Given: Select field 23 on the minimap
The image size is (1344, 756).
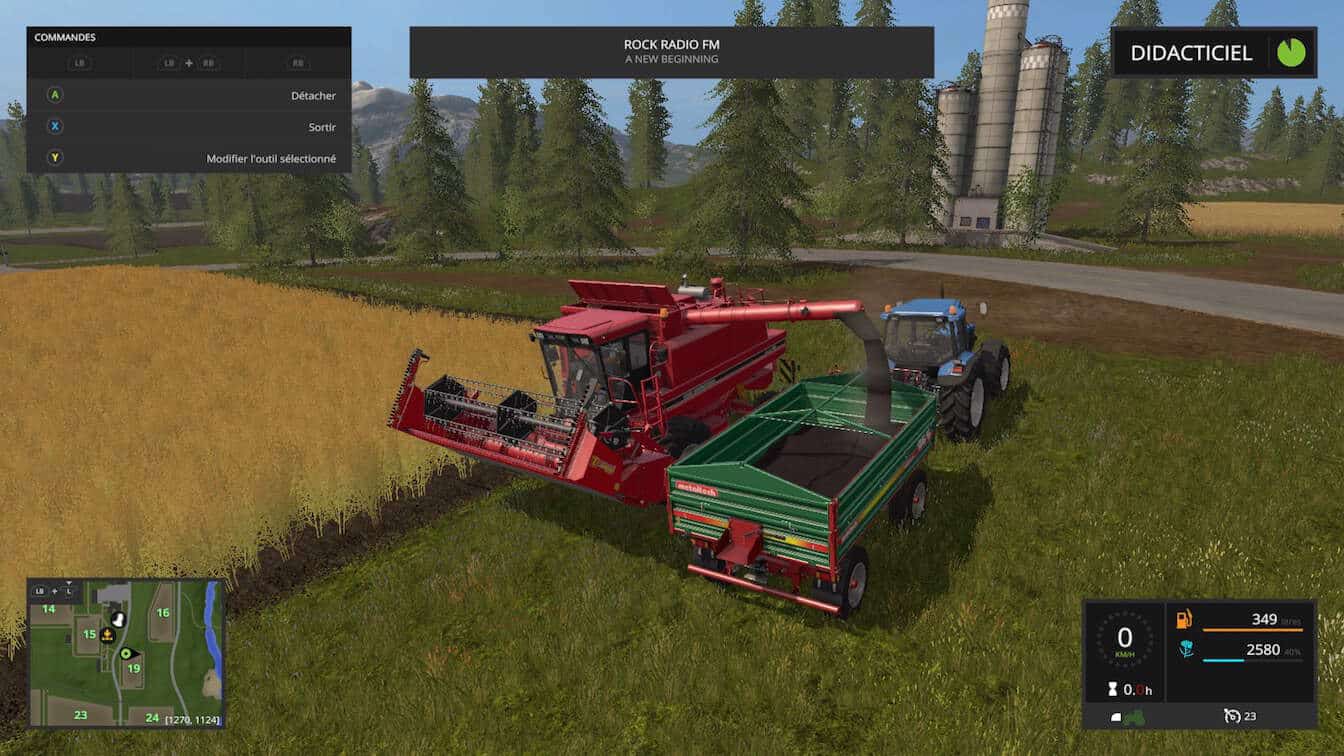Looking at the screenshot, I should pyautogui.click(x=80, y=715).
